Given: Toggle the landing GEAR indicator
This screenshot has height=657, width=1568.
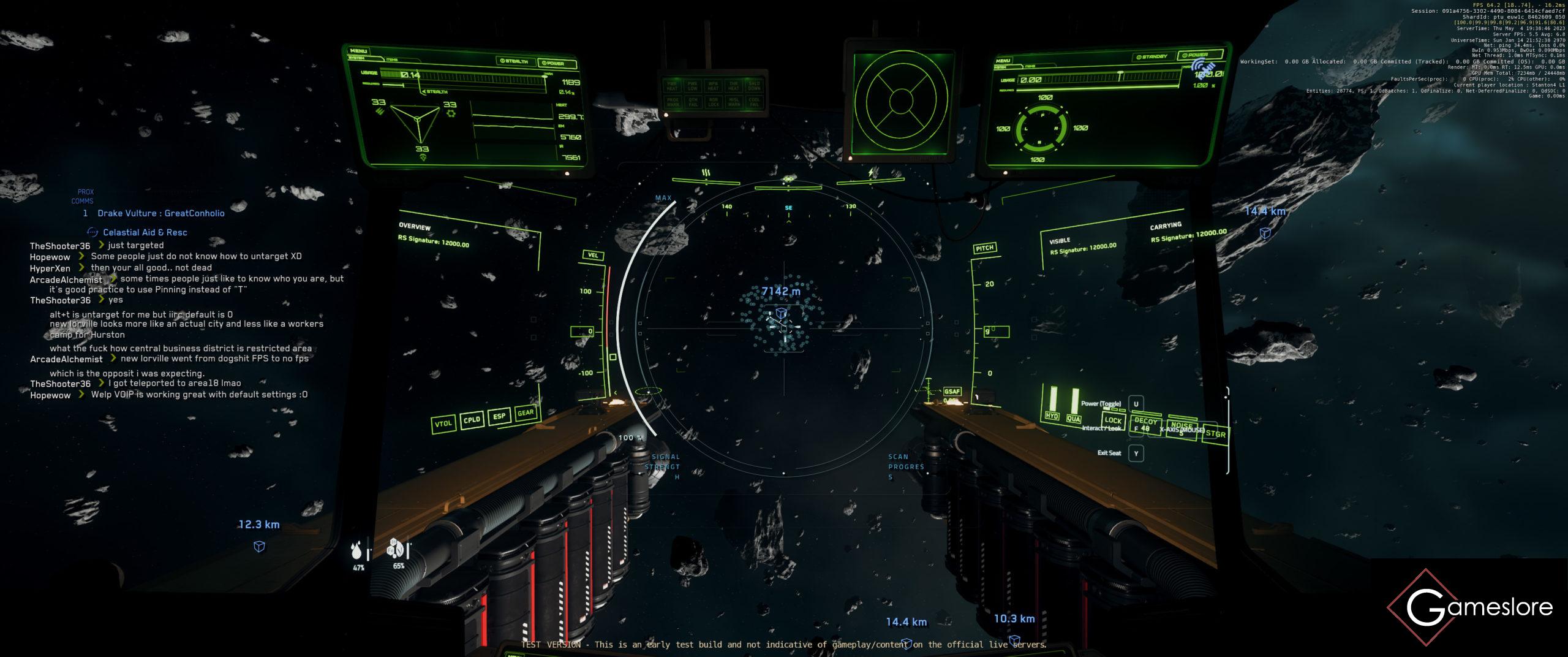Looking at the screenshot, I should 526,412.
